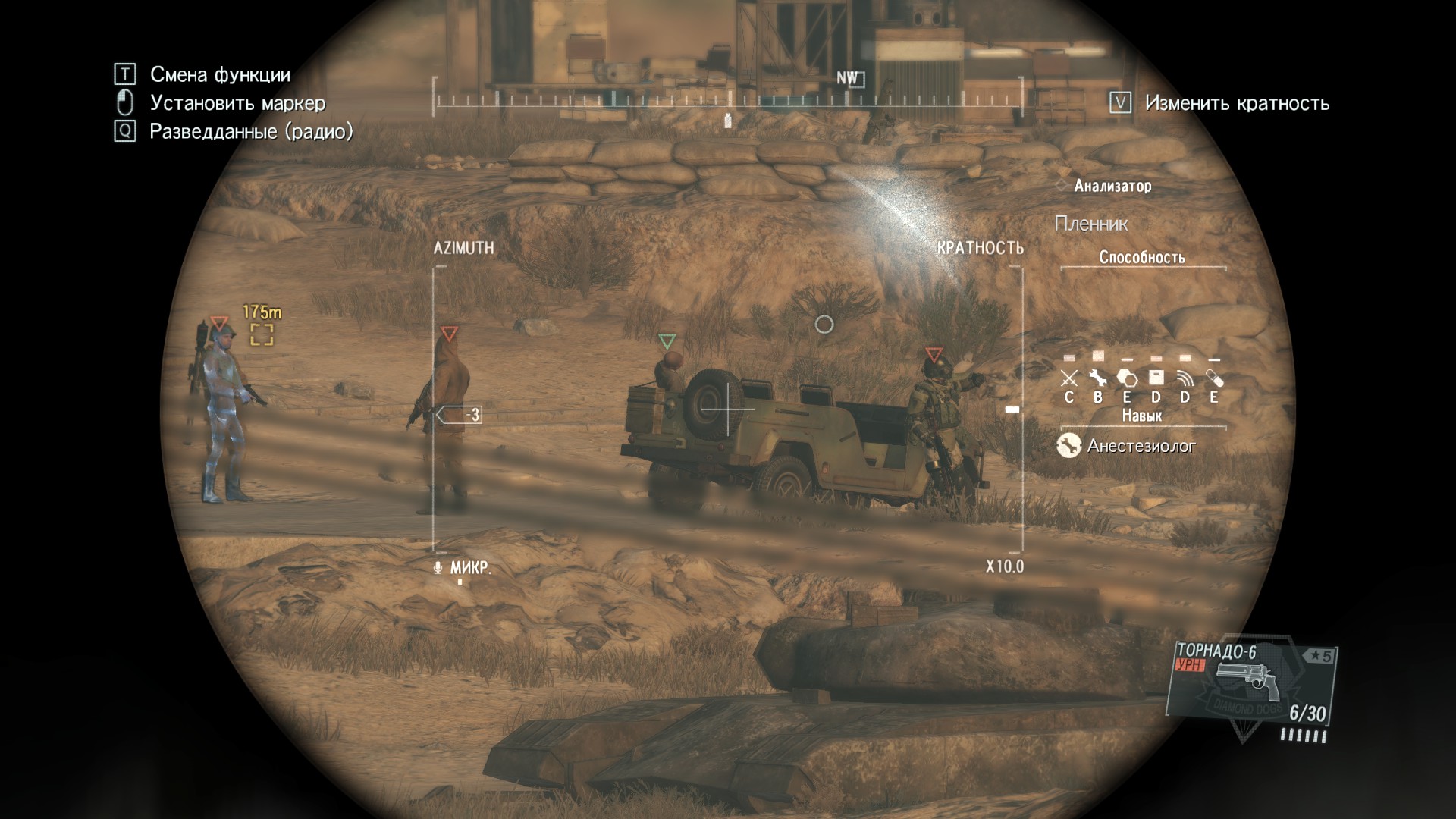The height and width of the screenshot is (819, 1456).
Task: Select the green triangle prisoner marker
Action: point(667,341)
